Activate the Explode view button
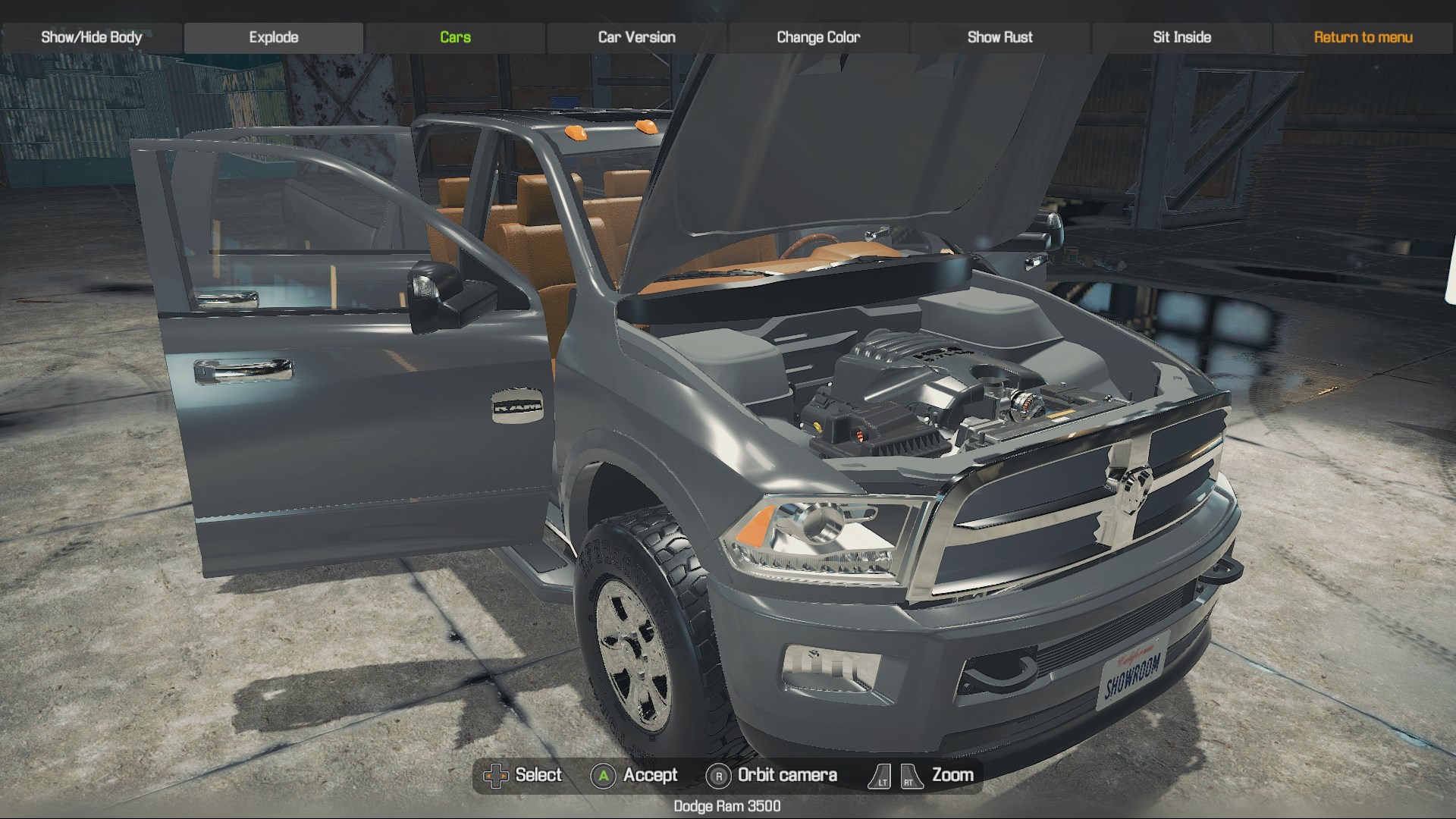The image size is (1456, 819). pyautogui.click(x=274, y=37)
